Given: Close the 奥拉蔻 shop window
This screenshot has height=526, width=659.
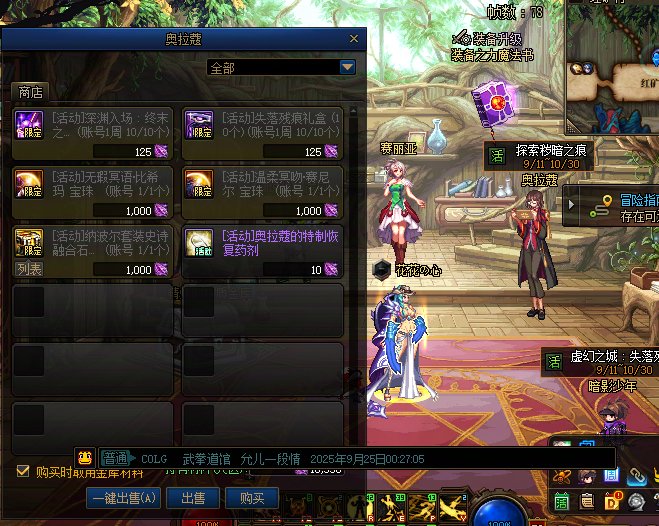Looking at the screenshot, I should 354,39.
